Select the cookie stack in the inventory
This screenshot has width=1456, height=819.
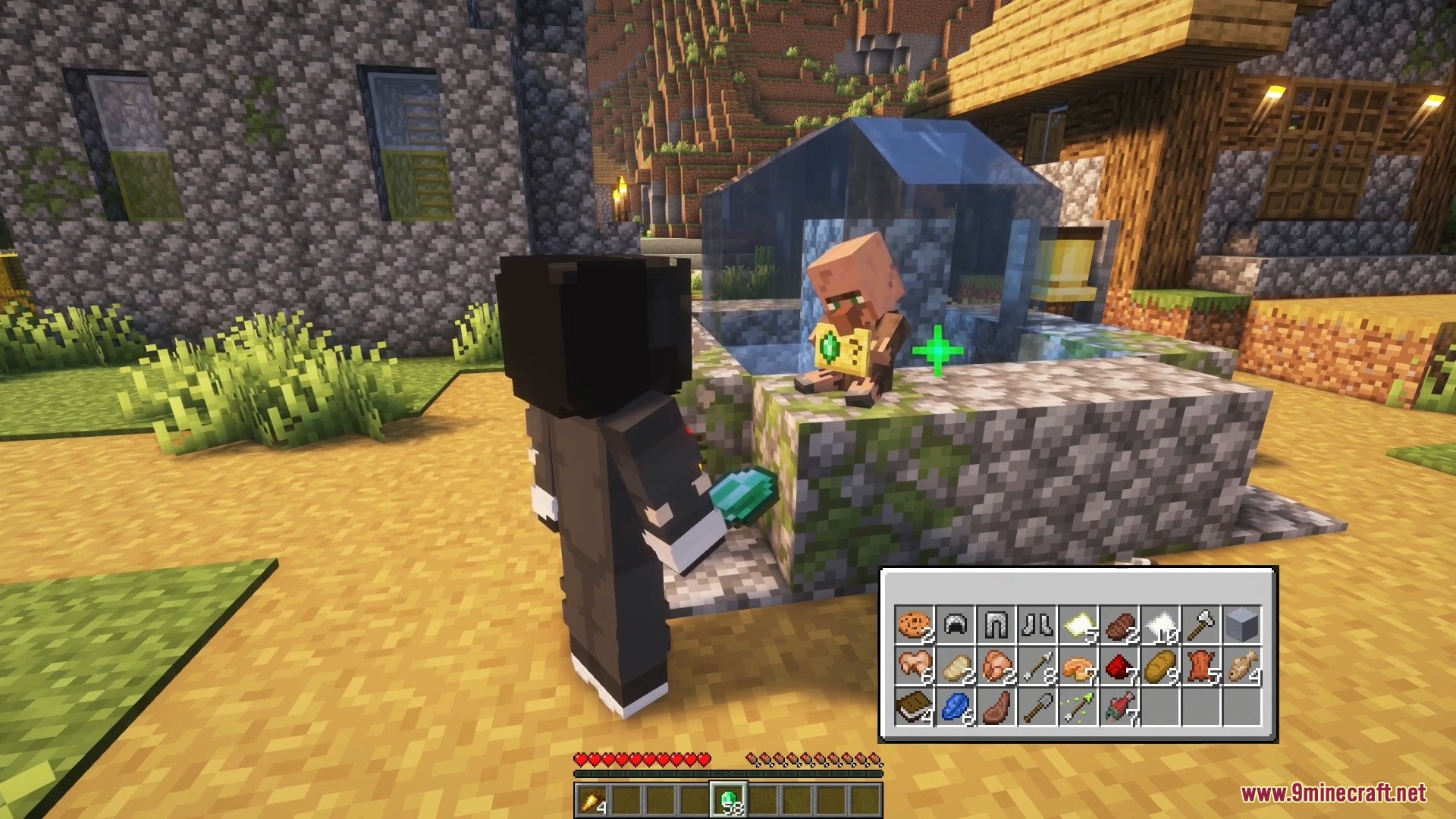click(914, 625)
